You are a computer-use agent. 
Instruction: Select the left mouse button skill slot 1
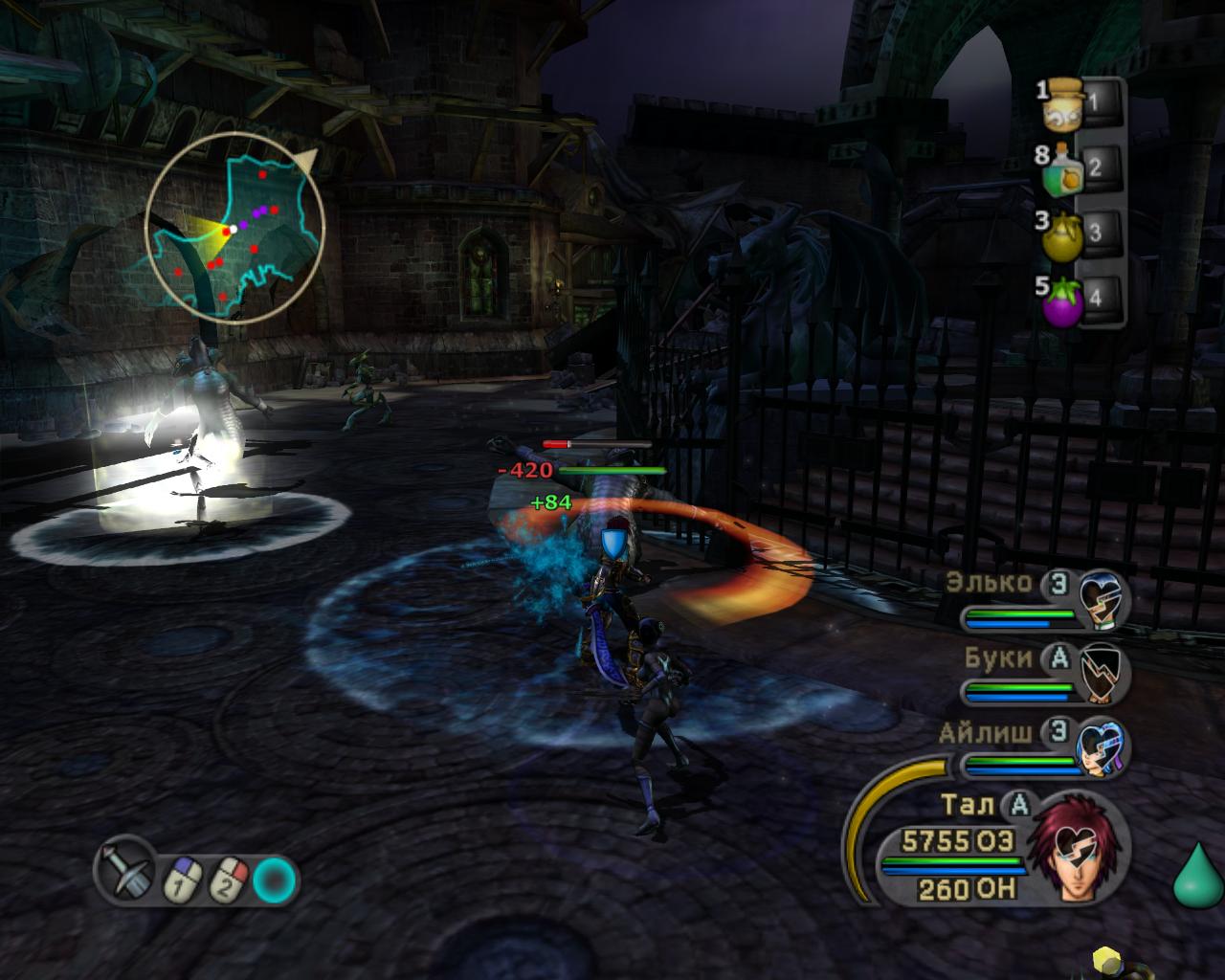(x=180, y=880)
